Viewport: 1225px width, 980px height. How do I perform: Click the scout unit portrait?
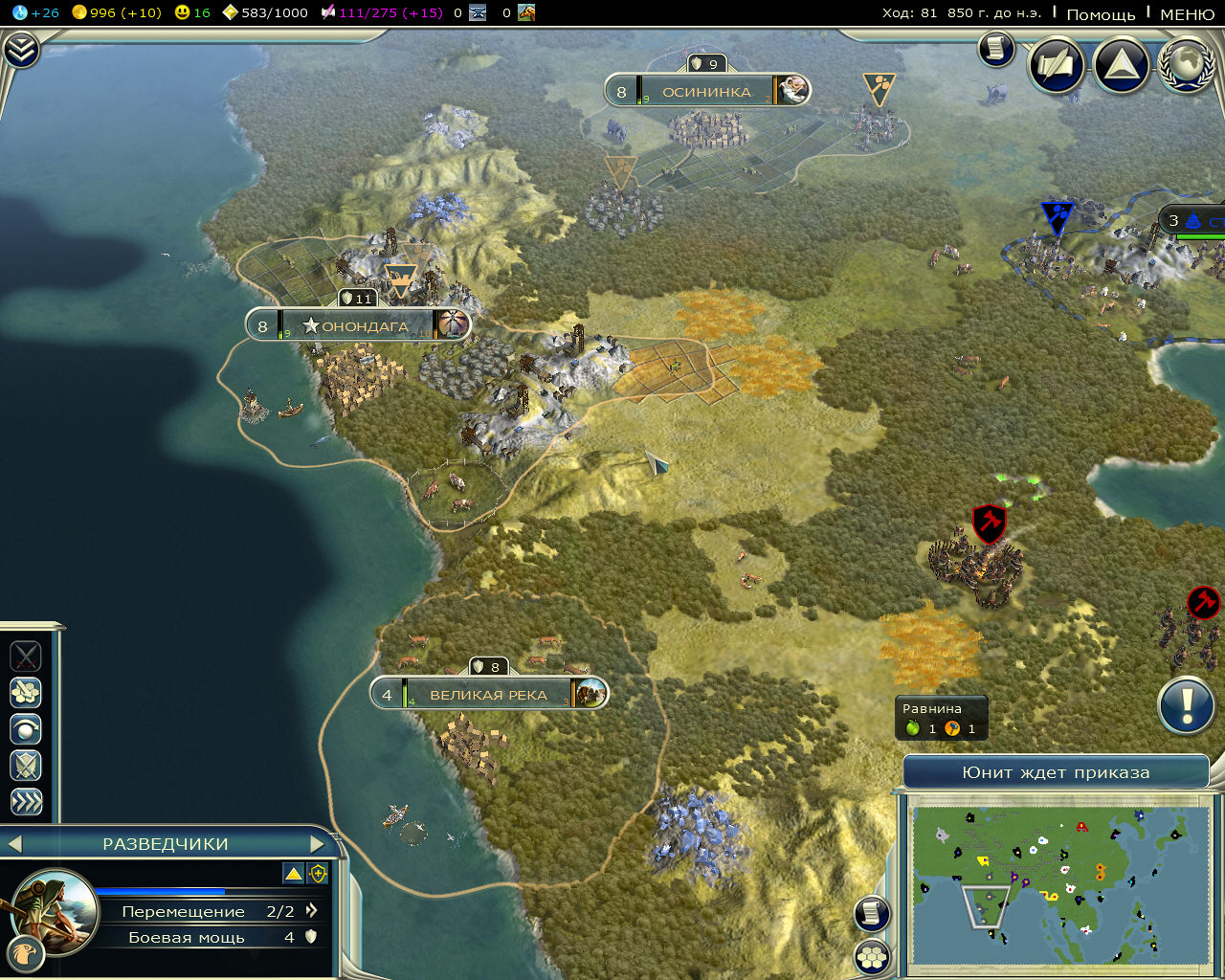tap(56, 910)
